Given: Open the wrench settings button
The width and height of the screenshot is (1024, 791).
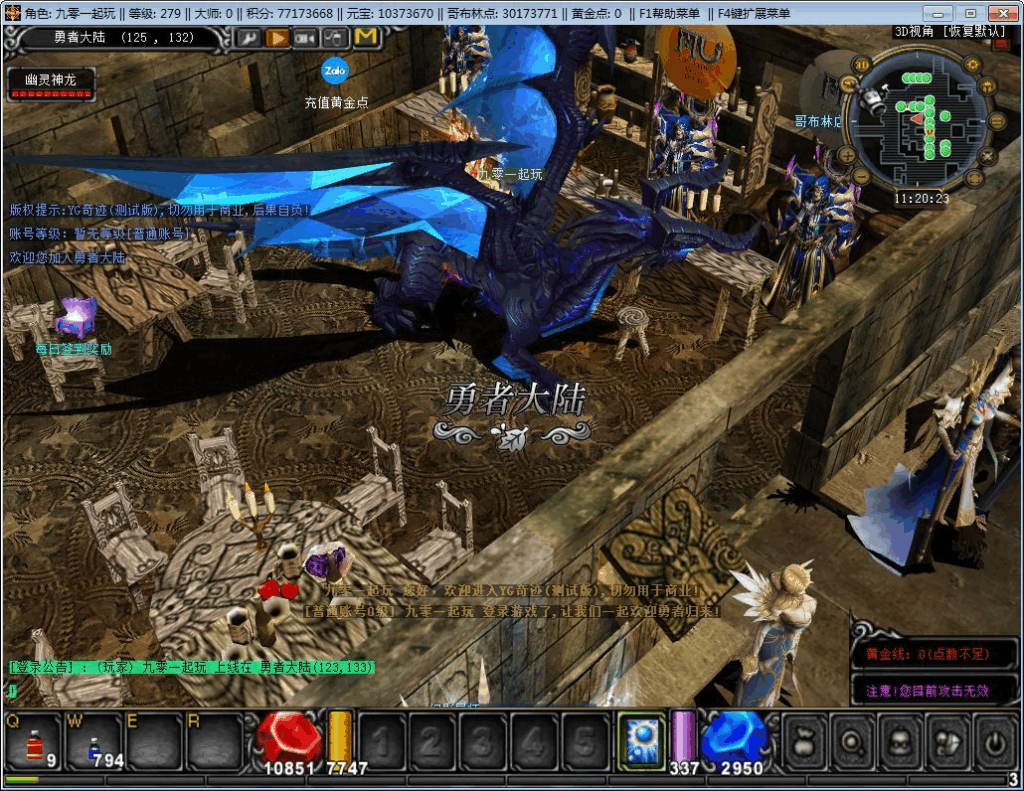Looking at the screenshot, I should [x=249, y=38].
